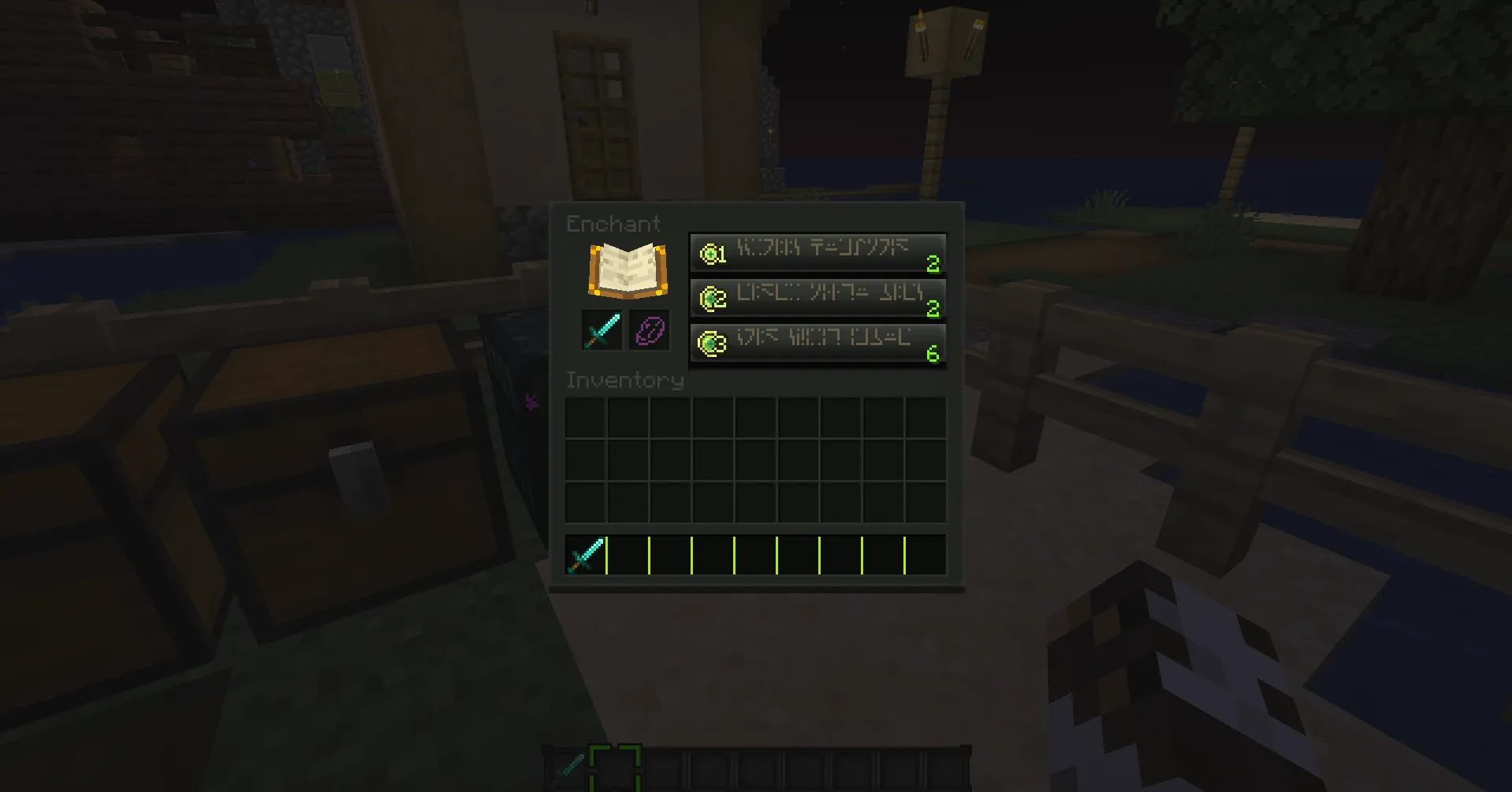Select the second enchantment row with glyph text
This screenshot has height=792, width=1512.
[x=817, y=297]
